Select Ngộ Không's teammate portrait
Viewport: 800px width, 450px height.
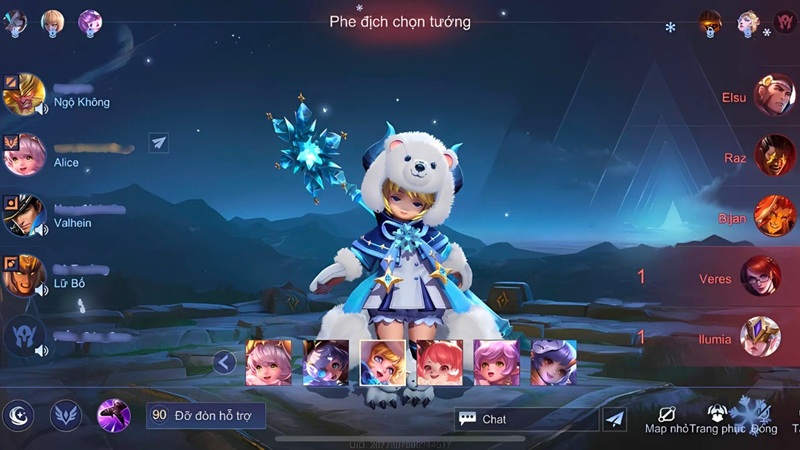click(24, 94)
